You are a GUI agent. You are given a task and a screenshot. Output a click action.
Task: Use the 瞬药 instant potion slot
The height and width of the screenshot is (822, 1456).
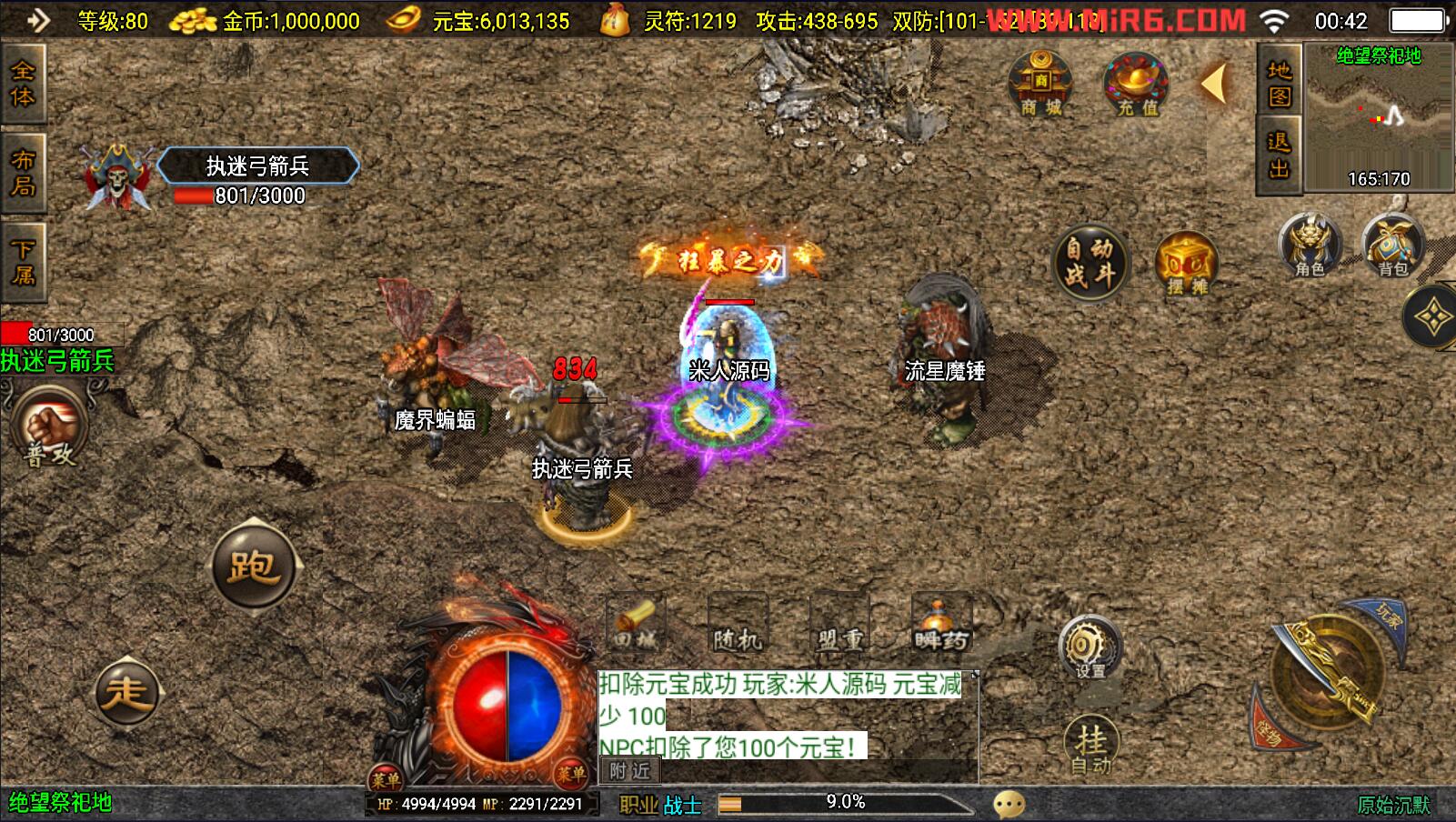click(x=942, y=625)
